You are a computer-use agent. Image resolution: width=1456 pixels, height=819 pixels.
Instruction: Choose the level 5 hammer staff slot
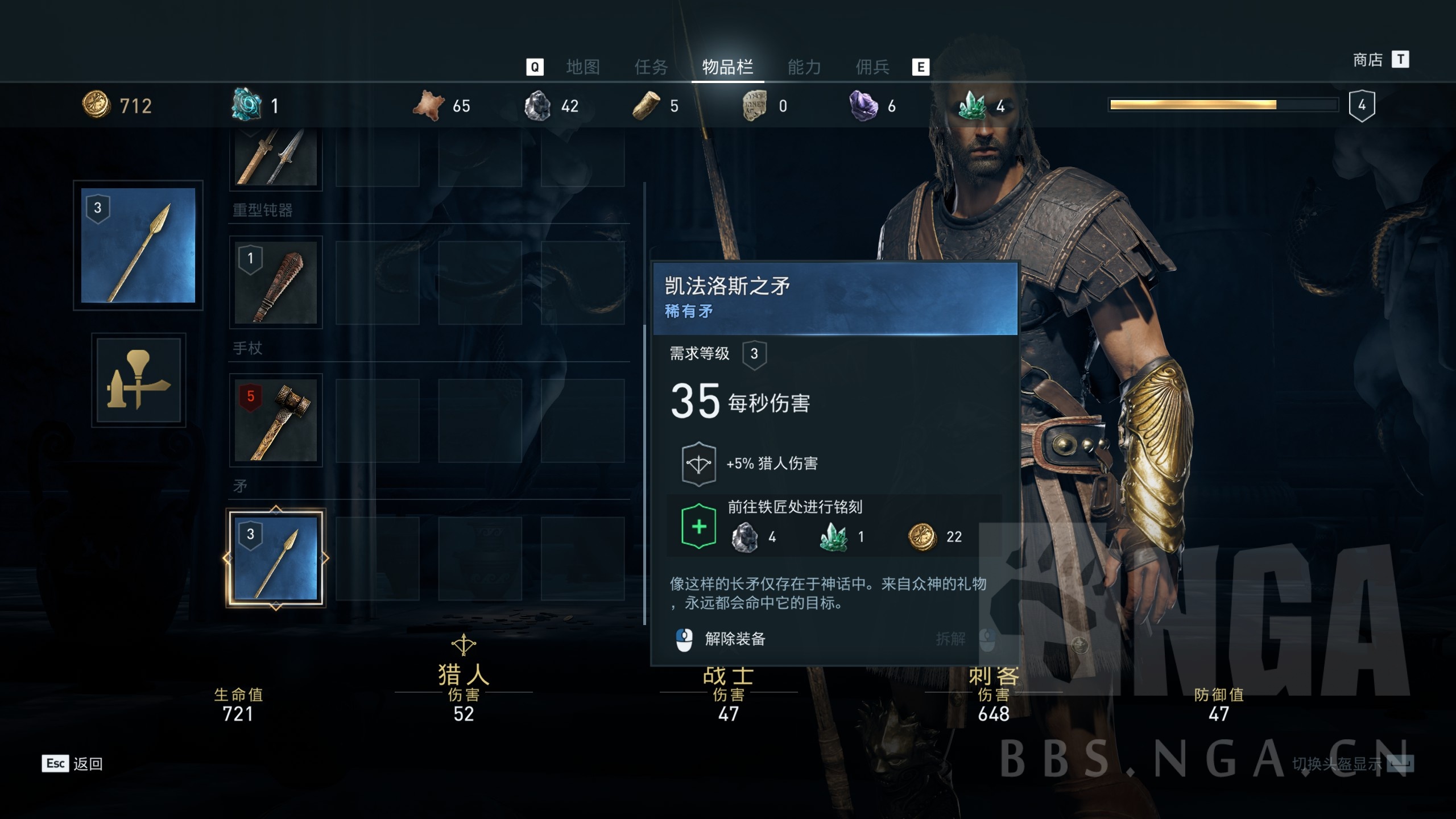(x=276, y=420)
